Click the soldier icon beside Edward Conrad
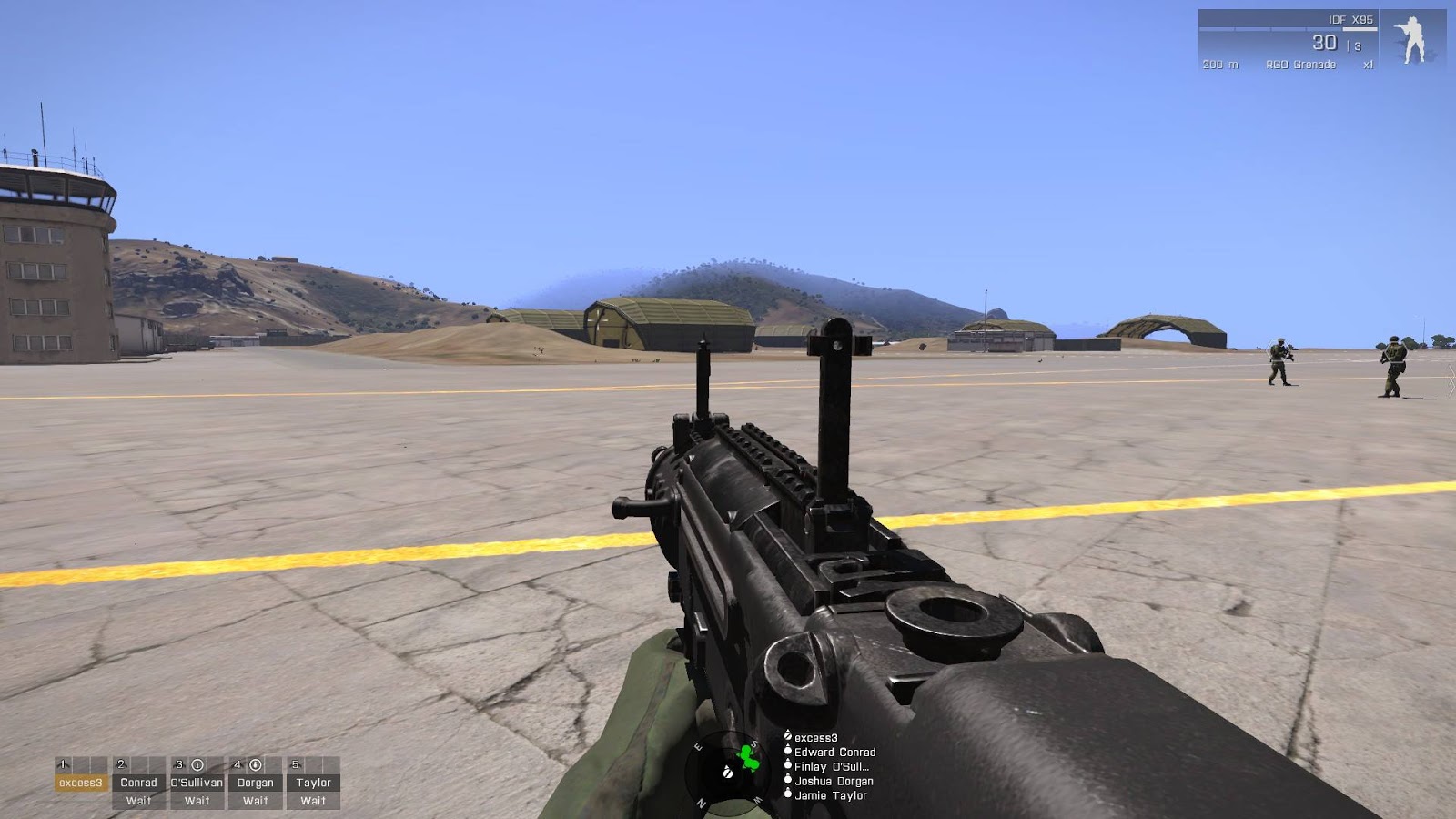The width and height of the screenshot is (1456, 819). coord(788,752)
